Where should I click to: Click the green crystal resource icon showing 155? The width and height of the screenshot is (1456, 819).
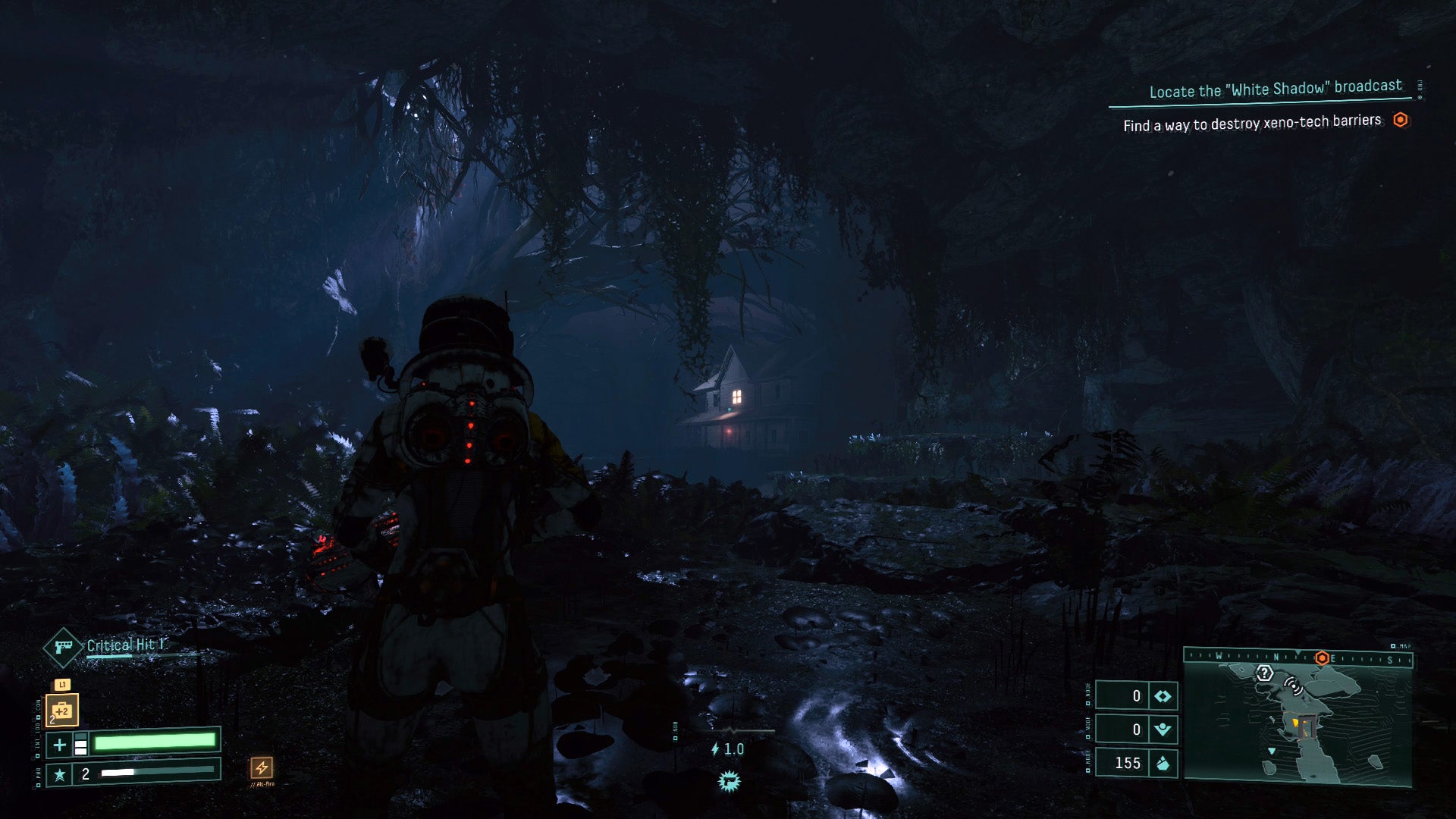pos(1163,763)
